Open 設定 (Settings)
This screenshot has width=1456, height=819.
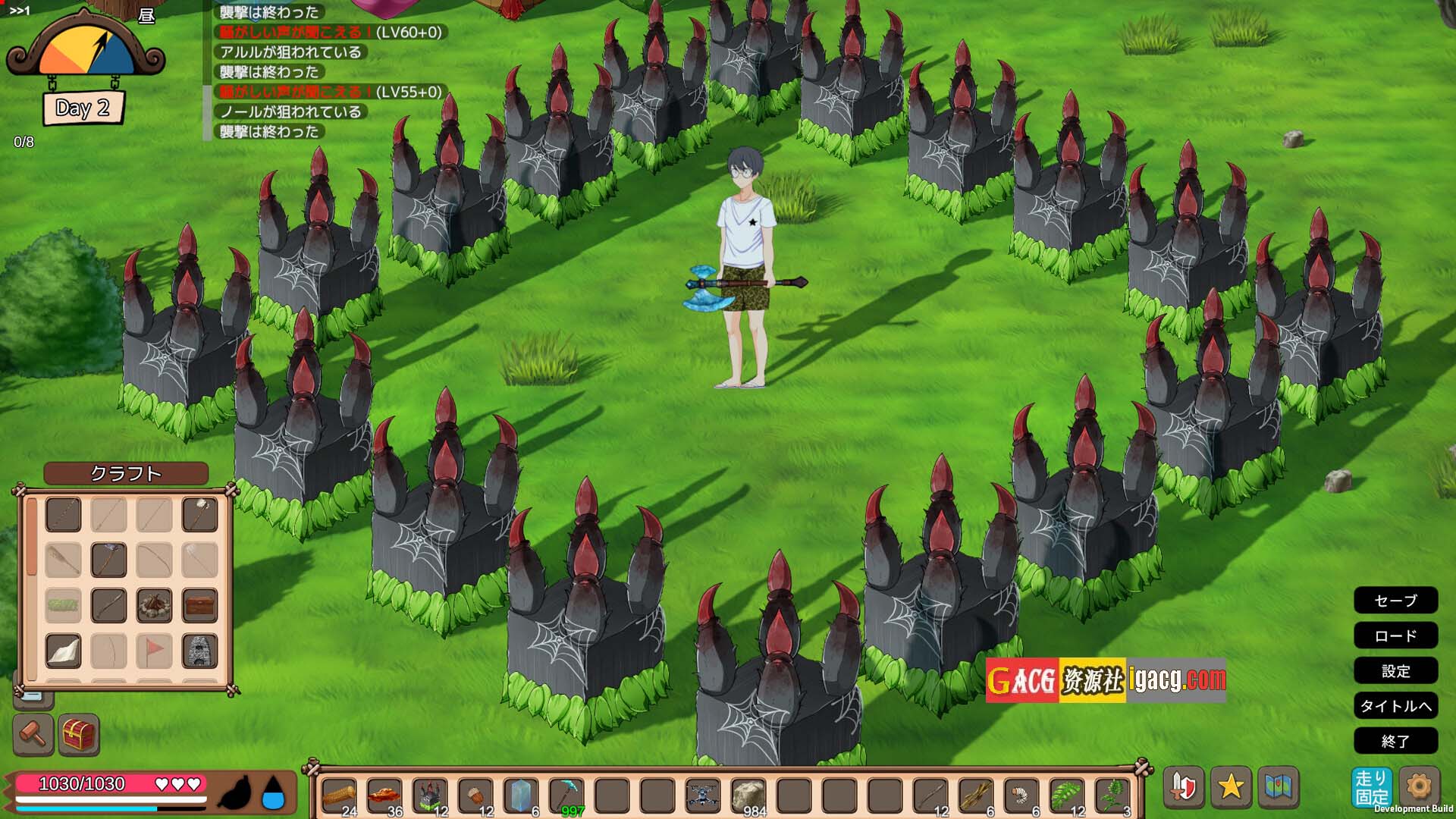1395,671
